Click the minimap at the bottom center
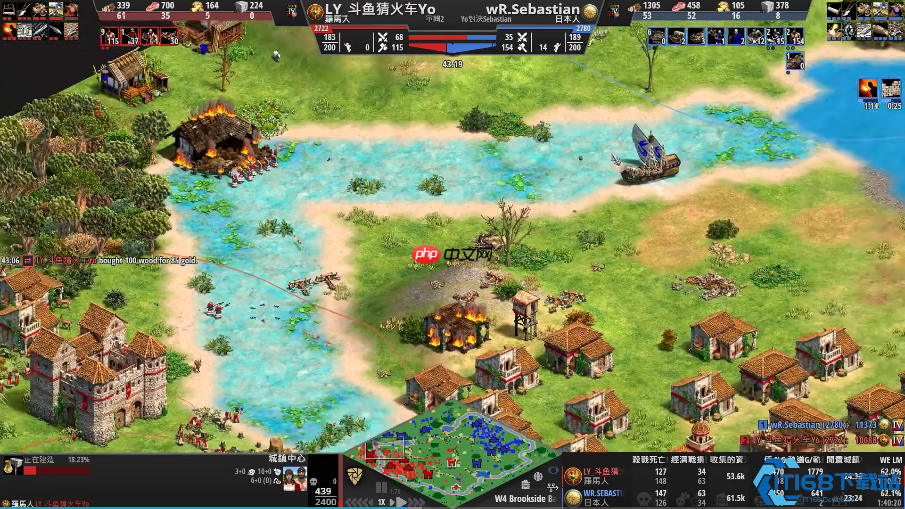This screenshot has width=905, height=509. coord(455,453)
